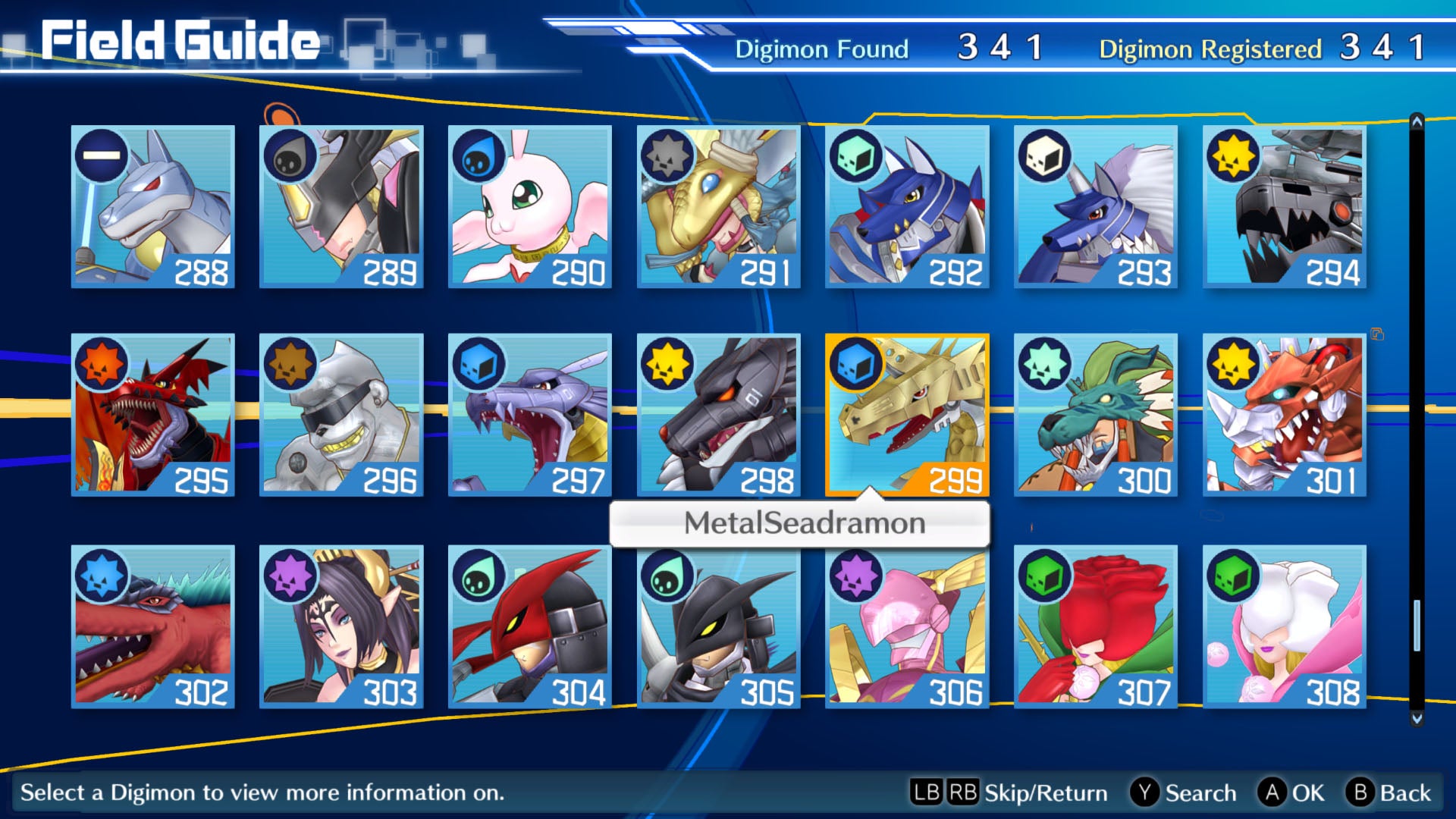Select Digimon tile 291

(718, 206)
